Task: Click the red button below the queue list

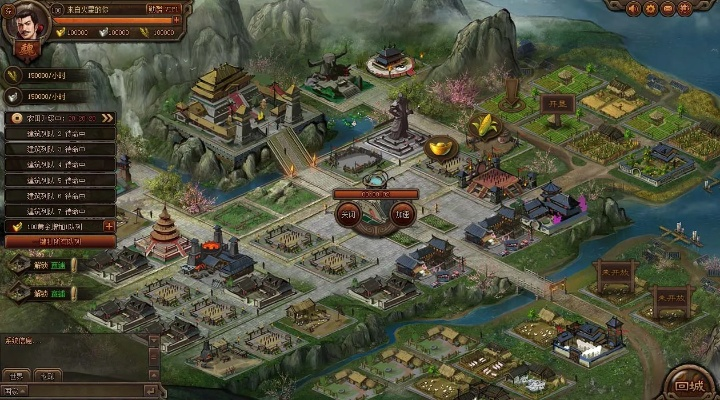Action: pyautogui.click(x=60, y=242)
